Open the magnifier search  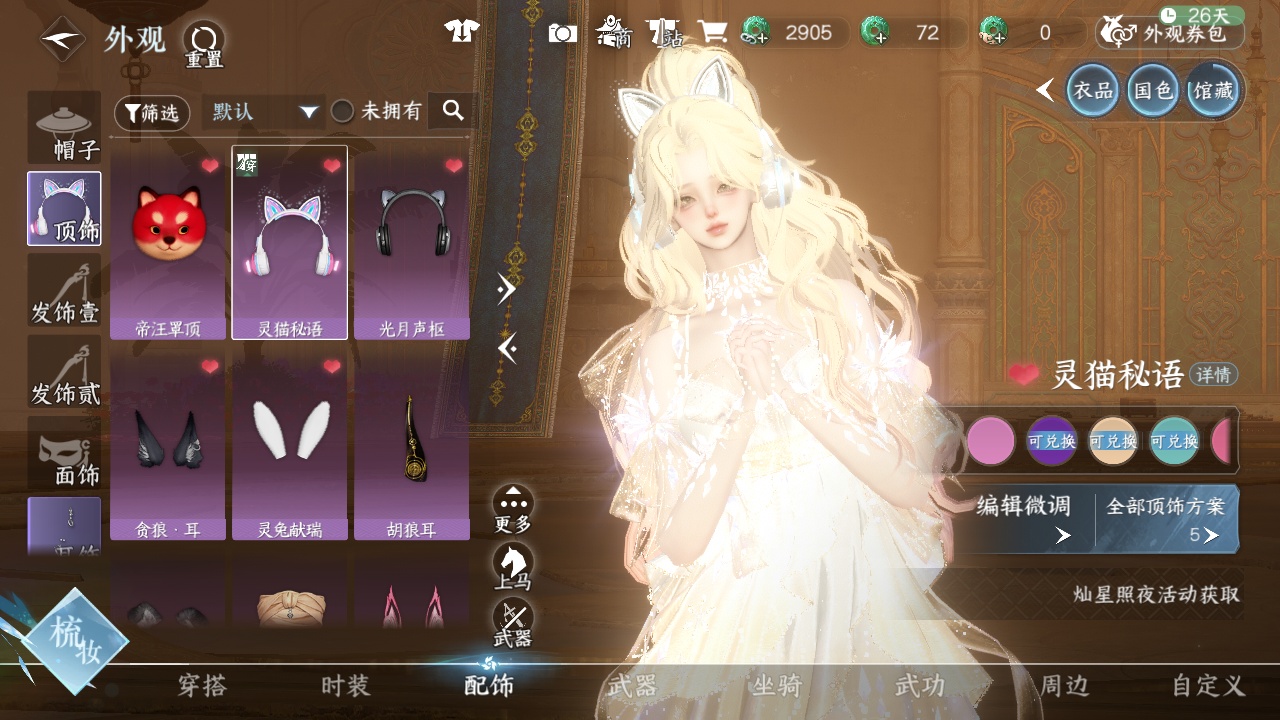pos(453,111)
